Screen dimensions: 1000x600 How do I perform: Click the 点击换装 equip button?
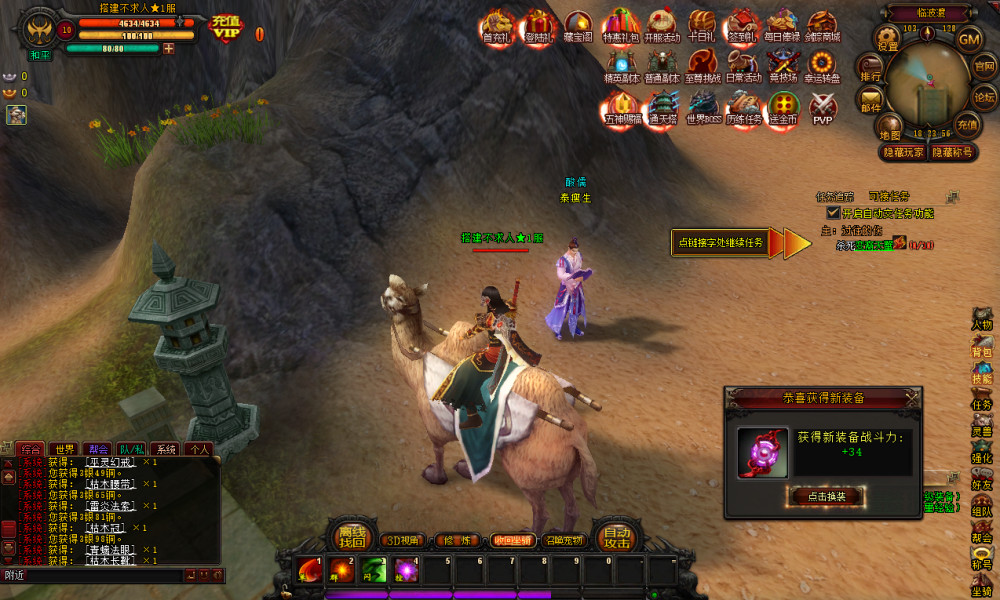[826, 496]
